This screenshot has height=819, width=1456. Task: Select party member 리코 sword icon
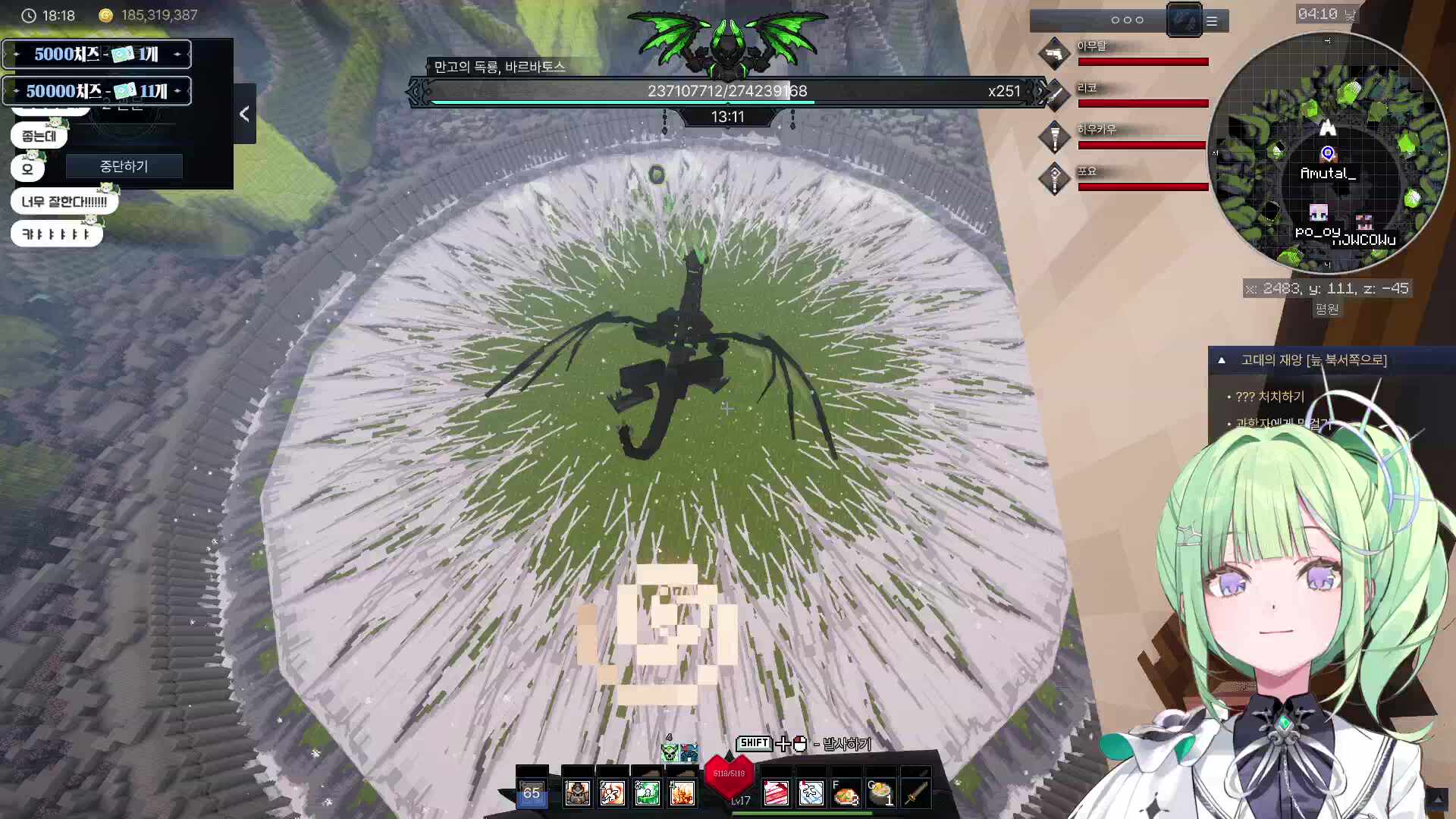1054,96
